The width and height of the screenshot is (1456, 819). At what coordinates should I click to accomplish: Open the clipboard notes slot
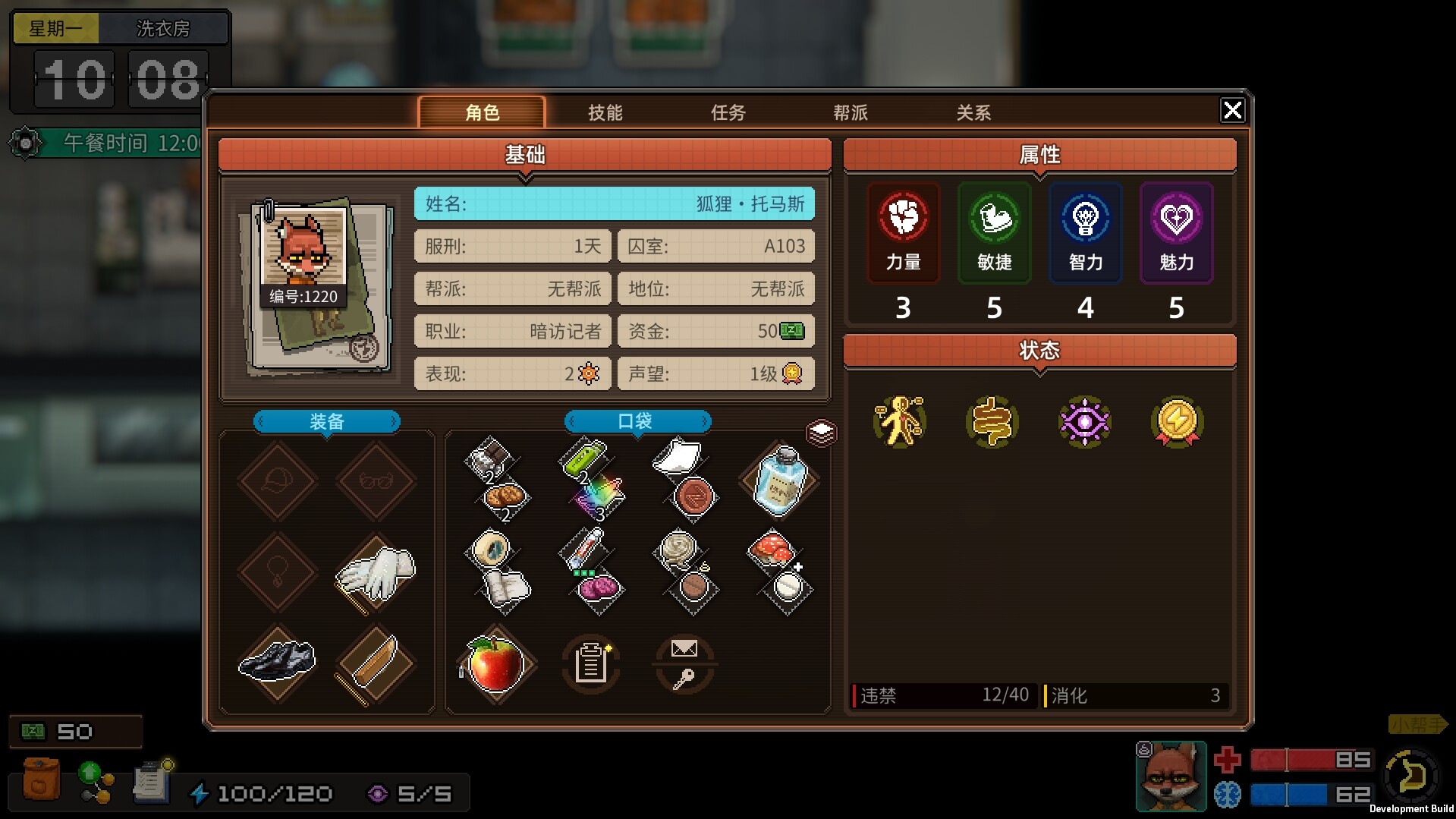coord(590,664)
